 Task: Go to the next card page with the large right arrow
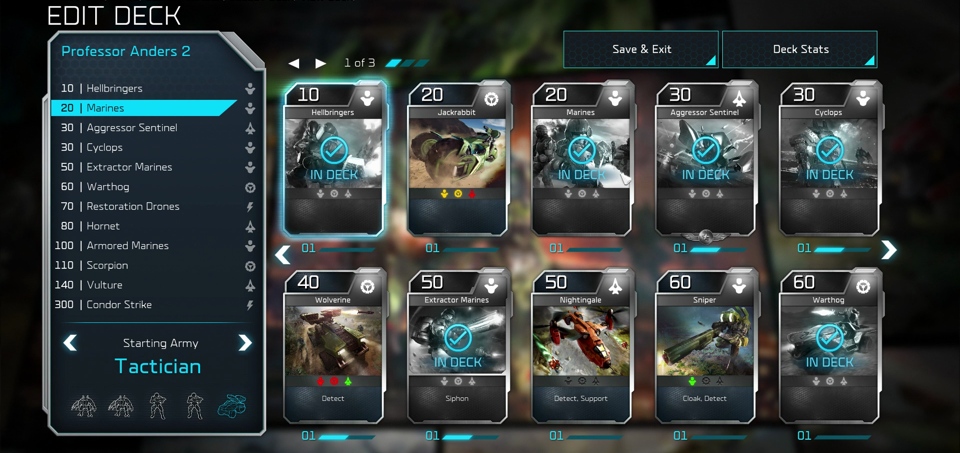coord(888,251)
